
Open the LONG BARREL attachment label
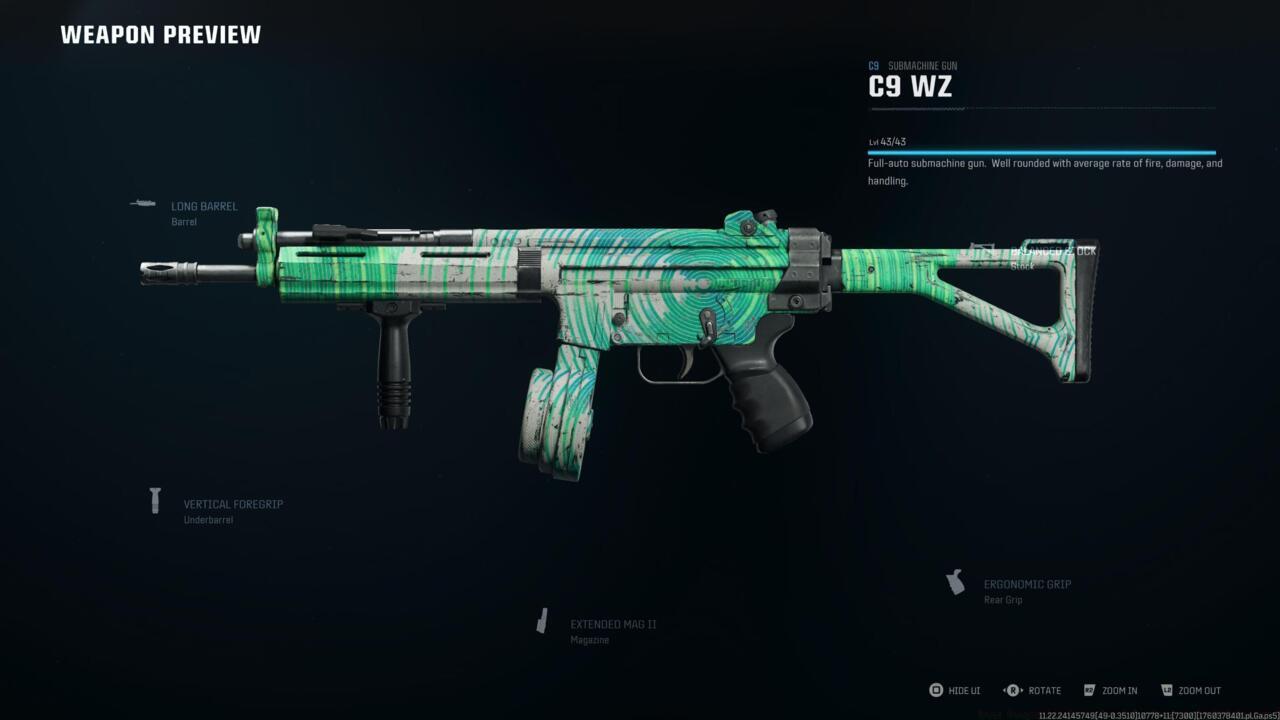pyautogui.click(x=203, y=206)
